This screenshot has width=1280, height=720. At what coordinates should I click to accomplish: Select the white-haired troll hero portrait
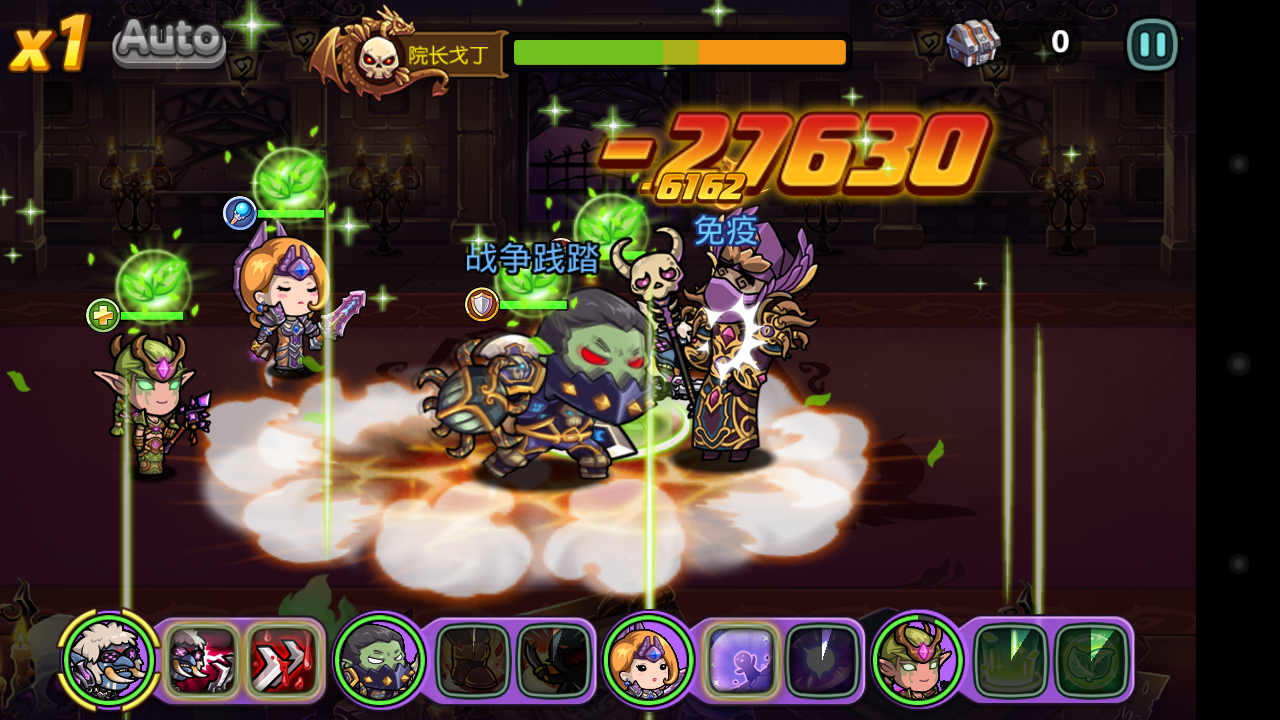pos(108,660)
